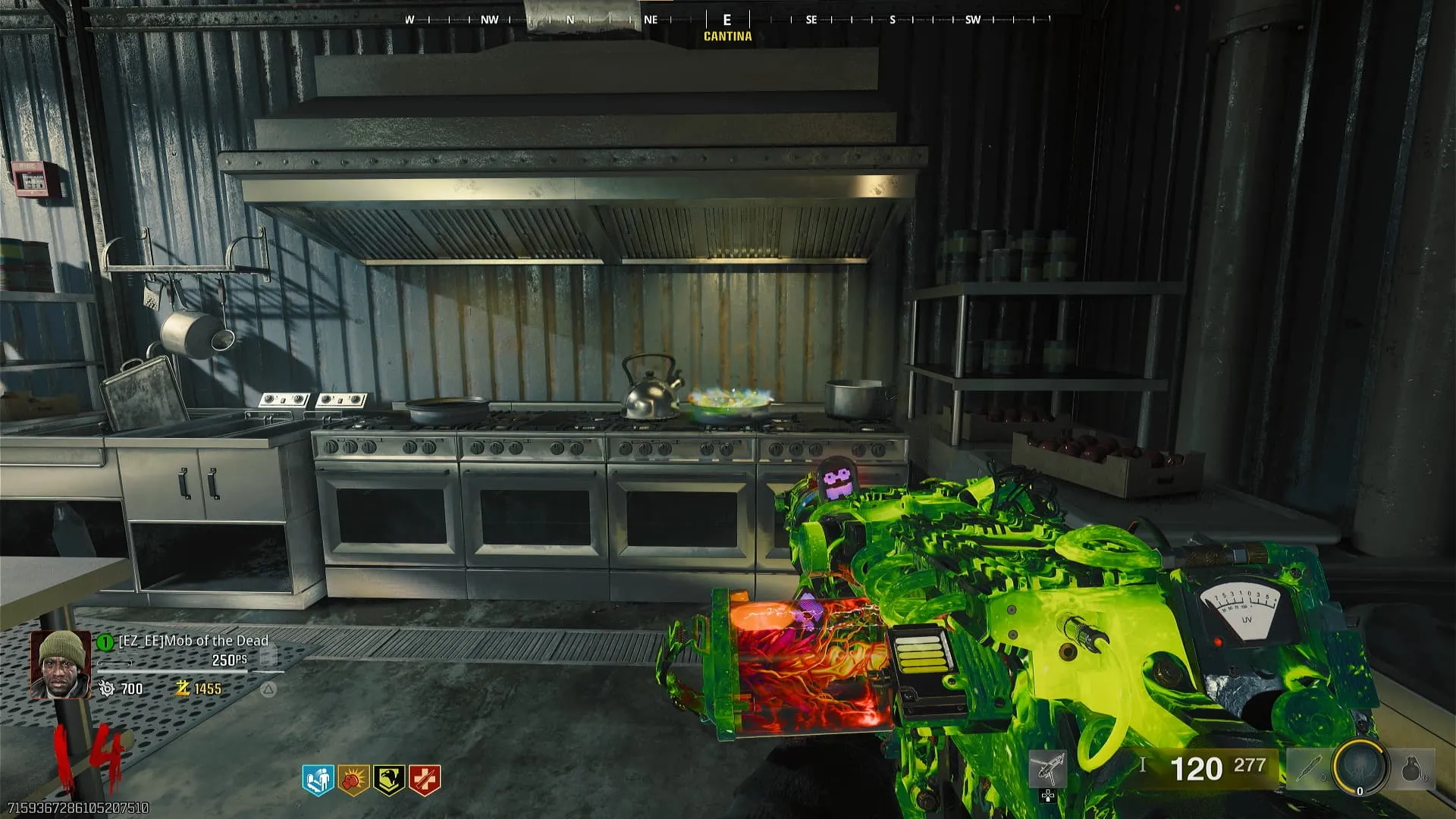Click the tactical equipment slot icon

coord(1307,770)
